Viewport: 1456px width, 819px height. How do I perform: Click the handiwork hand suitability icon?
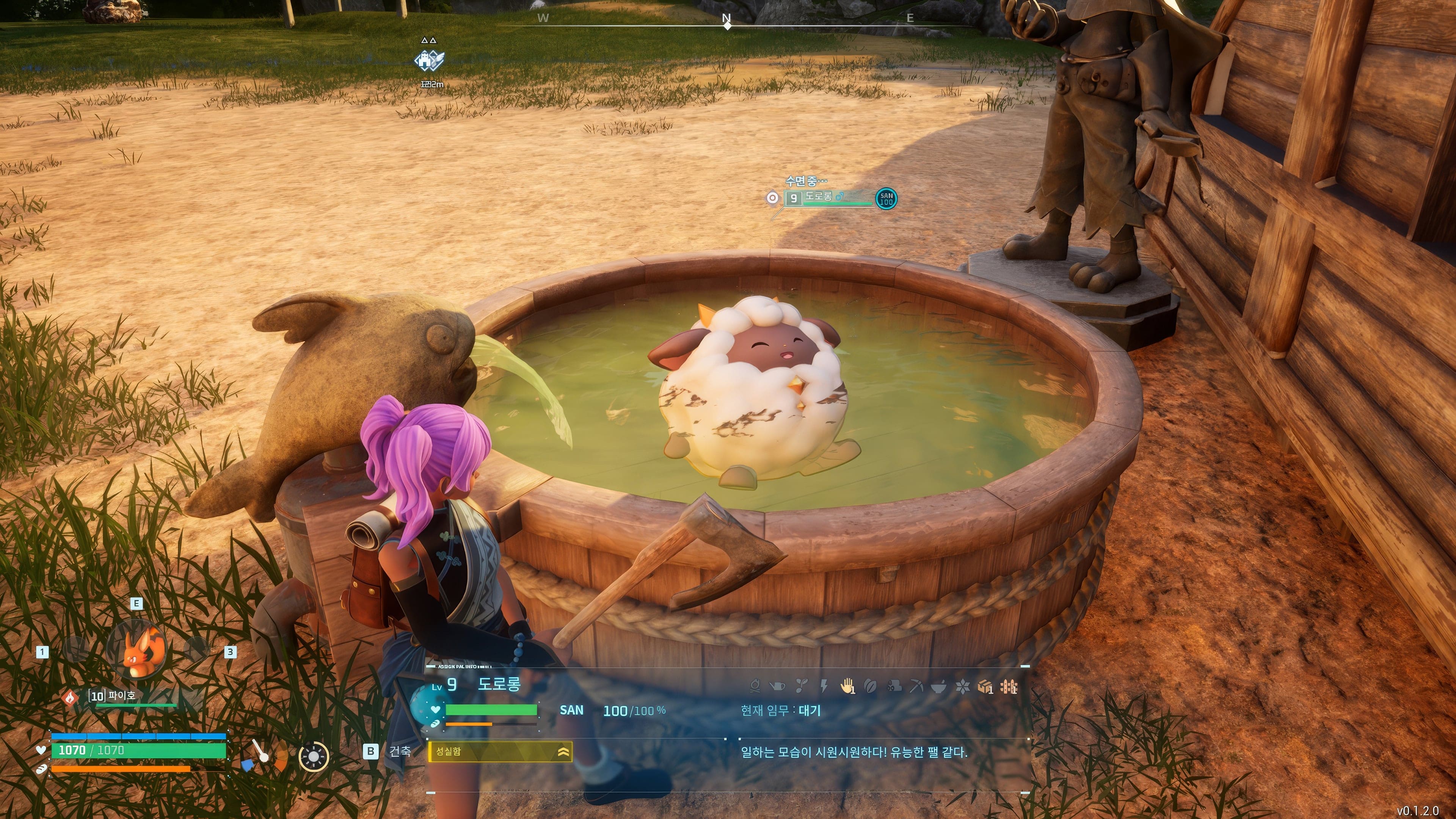pyautogui.click(x=847, y=687)
